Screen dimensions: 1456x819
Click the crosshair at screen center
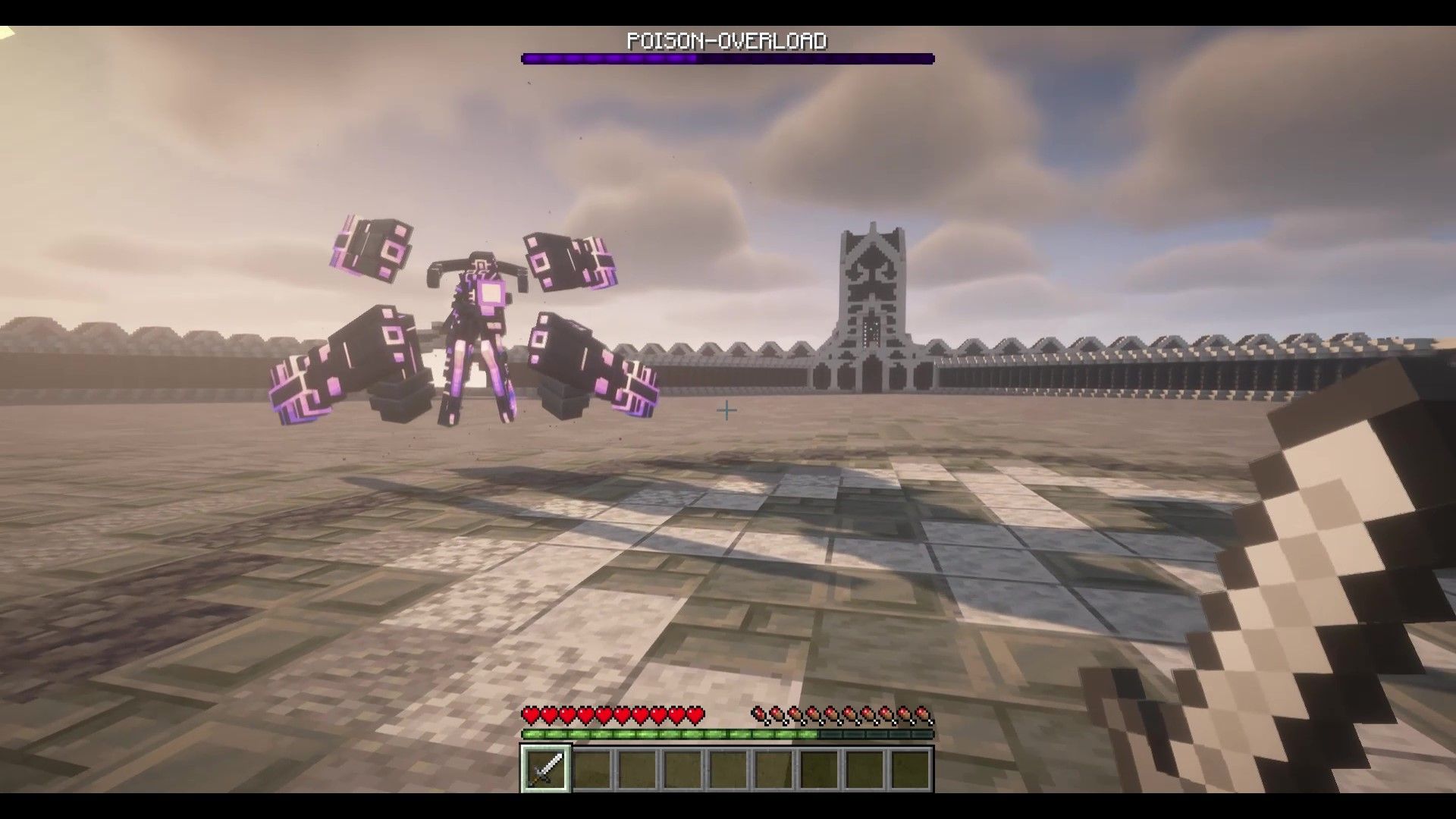click(726, 409)
